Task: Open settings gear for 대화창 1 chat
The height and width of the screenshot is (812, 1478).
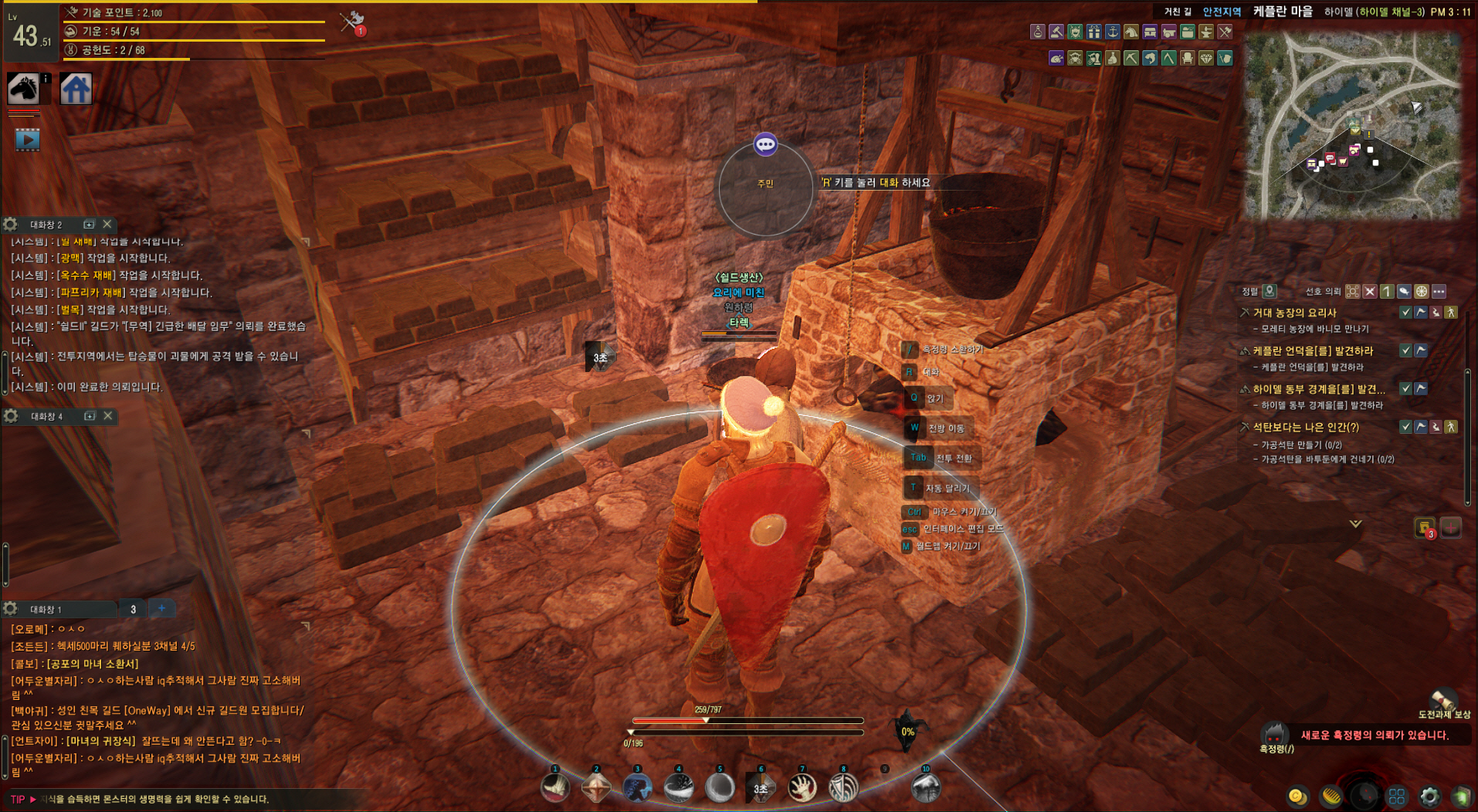Action: (x=11, y=609)
